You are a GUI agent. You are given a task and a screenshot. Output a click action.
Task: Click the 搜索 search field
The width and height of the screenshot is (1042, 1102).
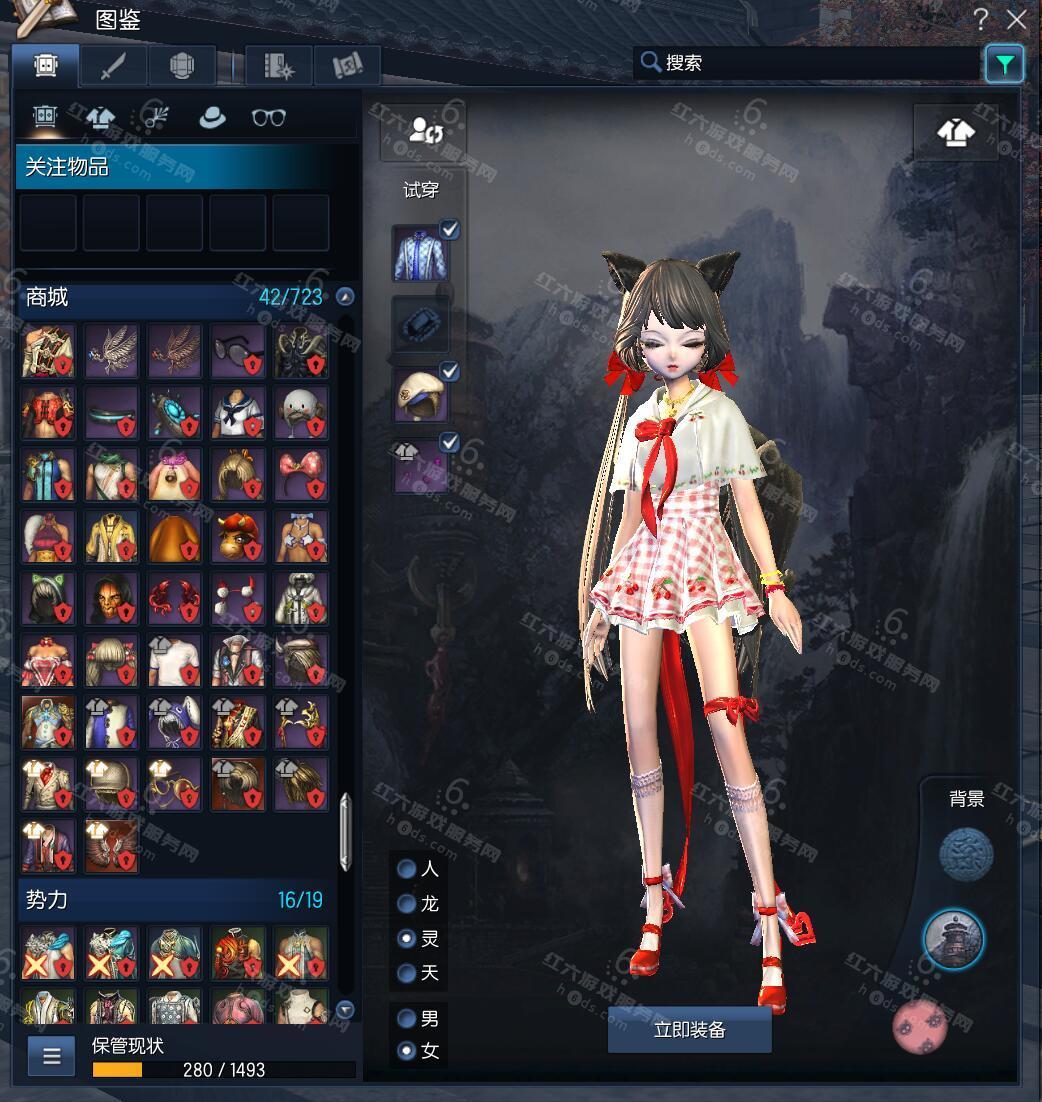pos(810,63)
